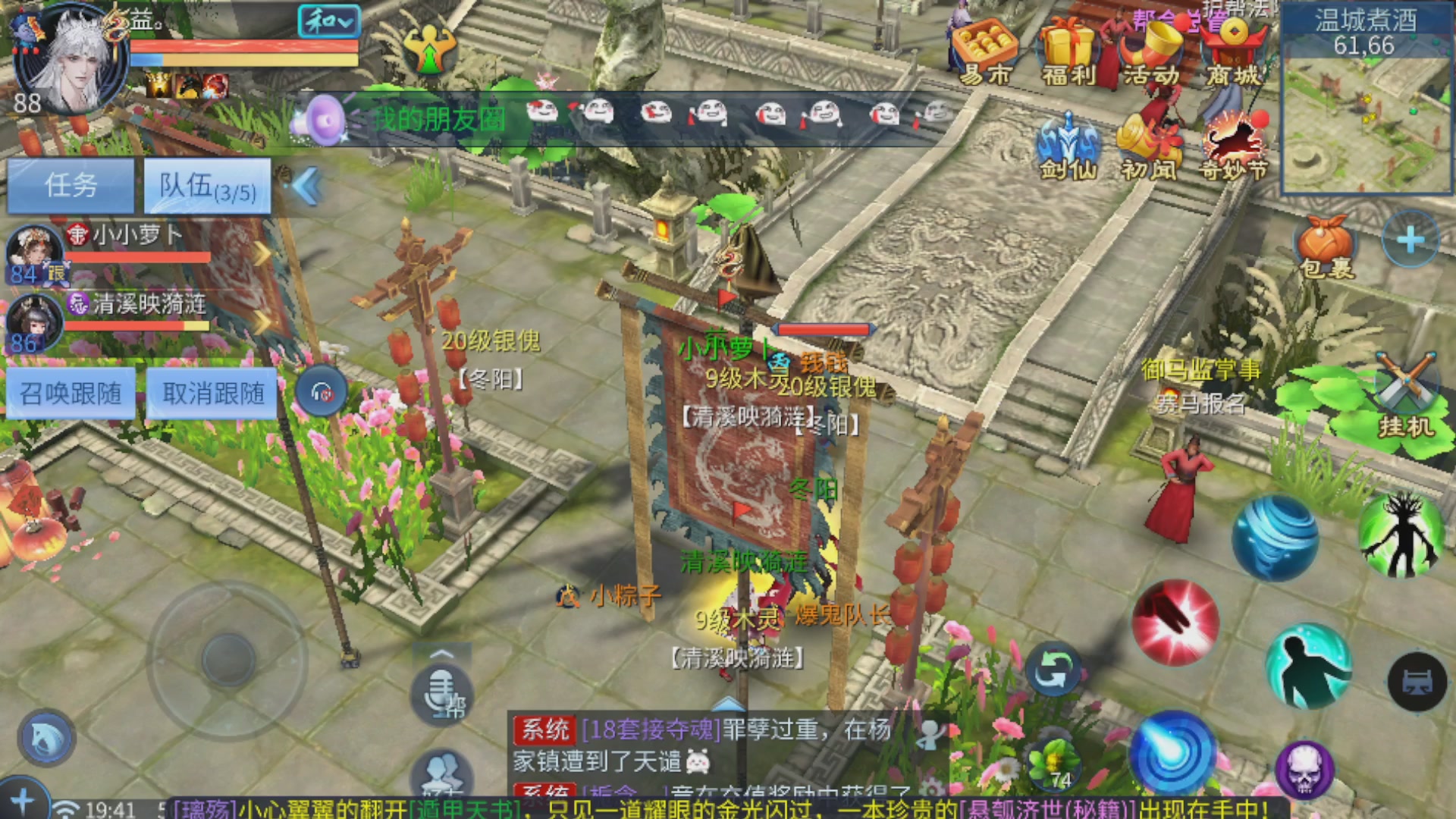The image size is (1456, 819).
Task: Toggle the megaphone beside 我的朋友圈 banner
Action: tap(323, 121)
